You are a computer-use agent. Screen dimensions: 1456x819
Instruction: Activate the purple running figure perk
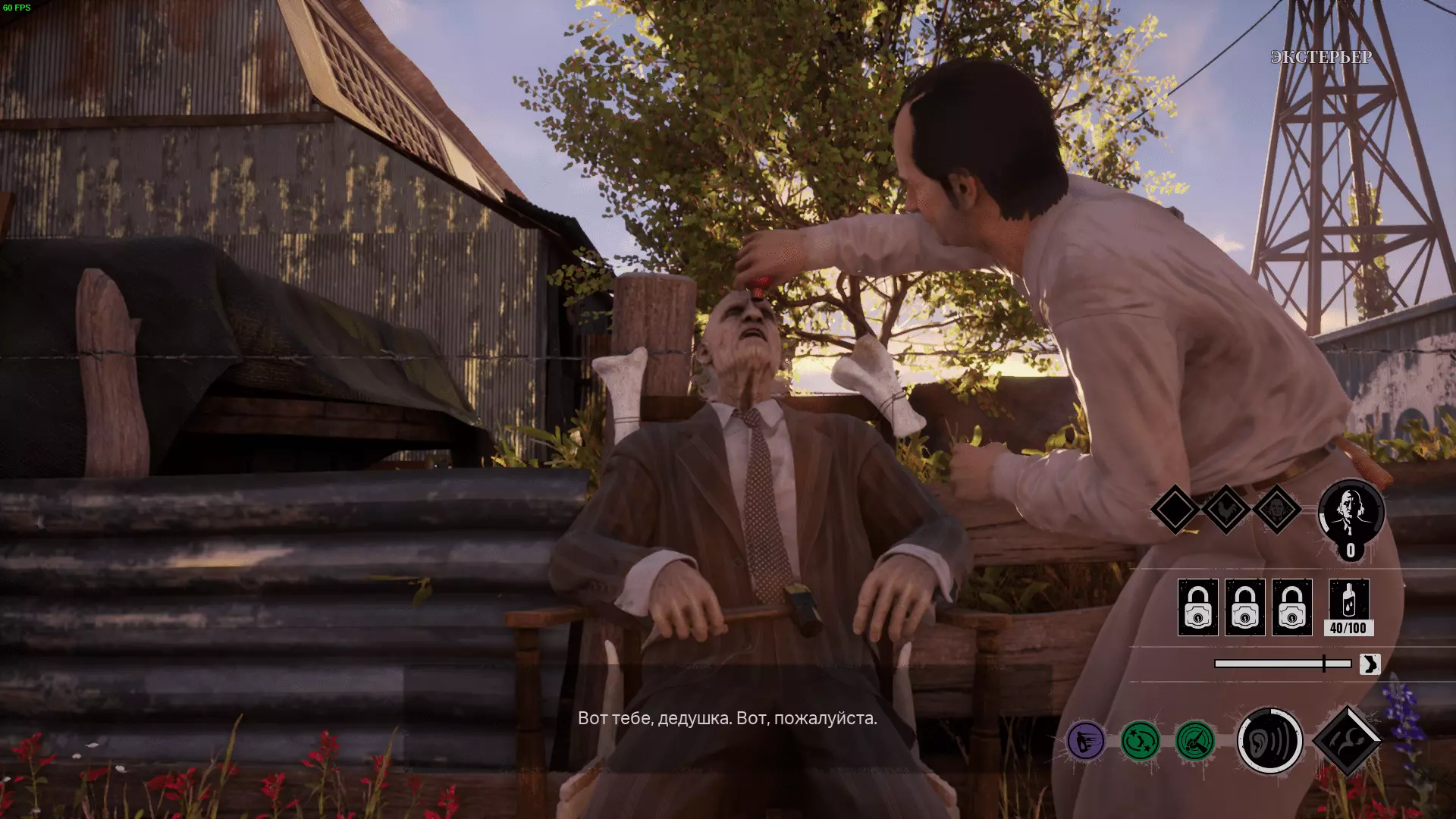coord(1085,741)
